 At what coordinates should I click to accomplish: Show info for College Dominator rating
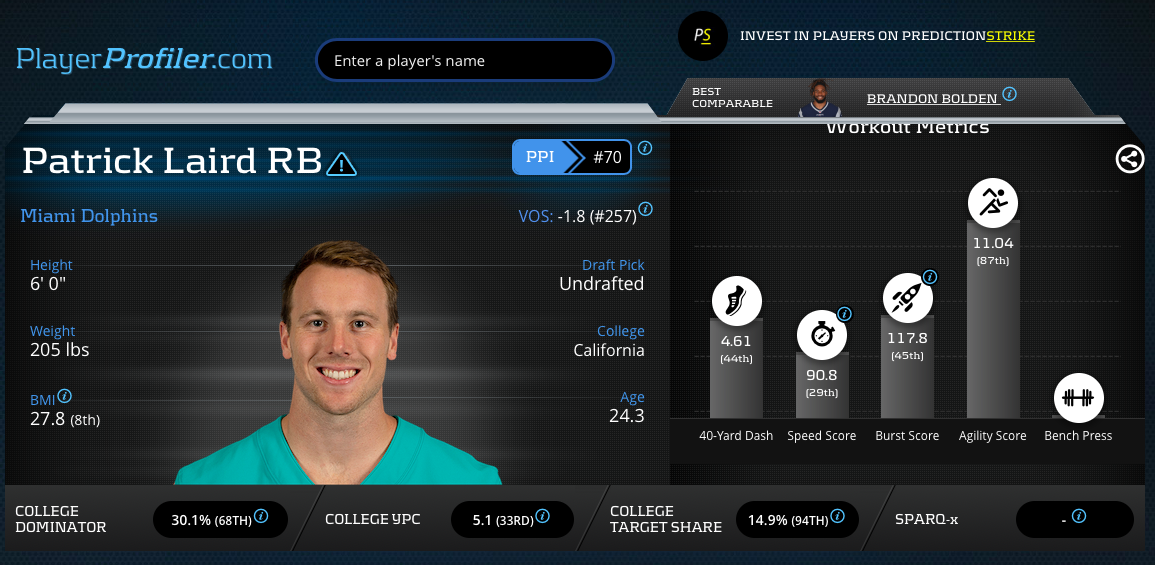tap(262, 516)
